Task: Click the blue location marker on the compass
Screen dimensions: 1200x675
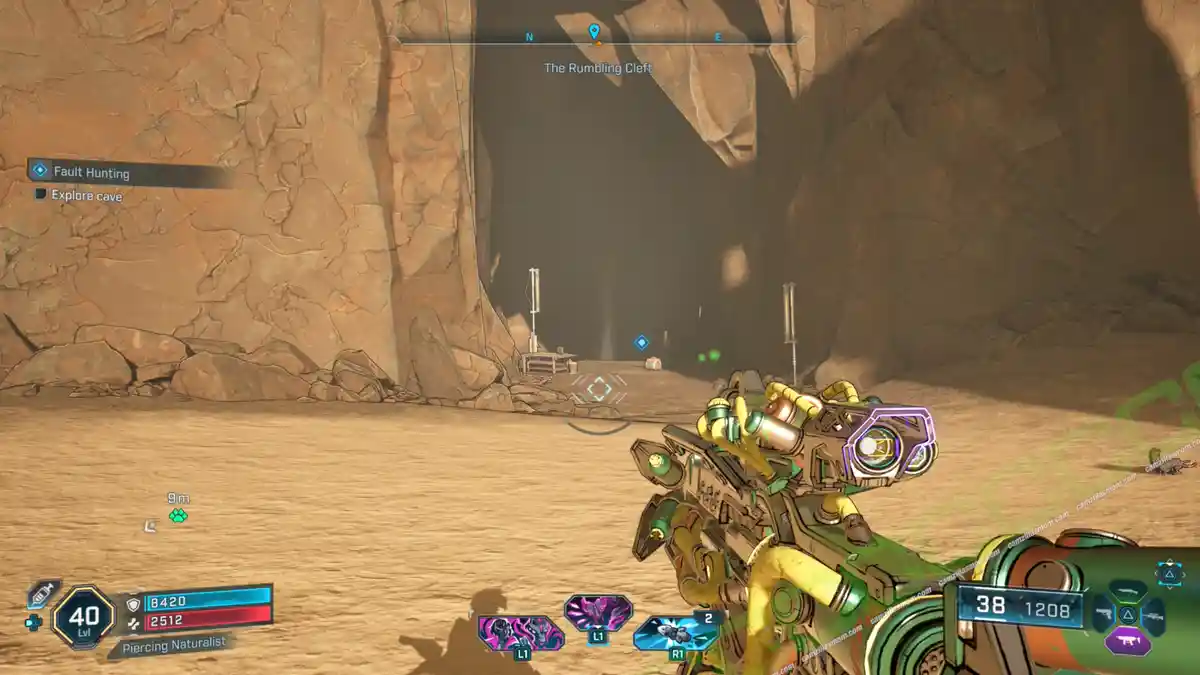Action: (x=594, y=32)
